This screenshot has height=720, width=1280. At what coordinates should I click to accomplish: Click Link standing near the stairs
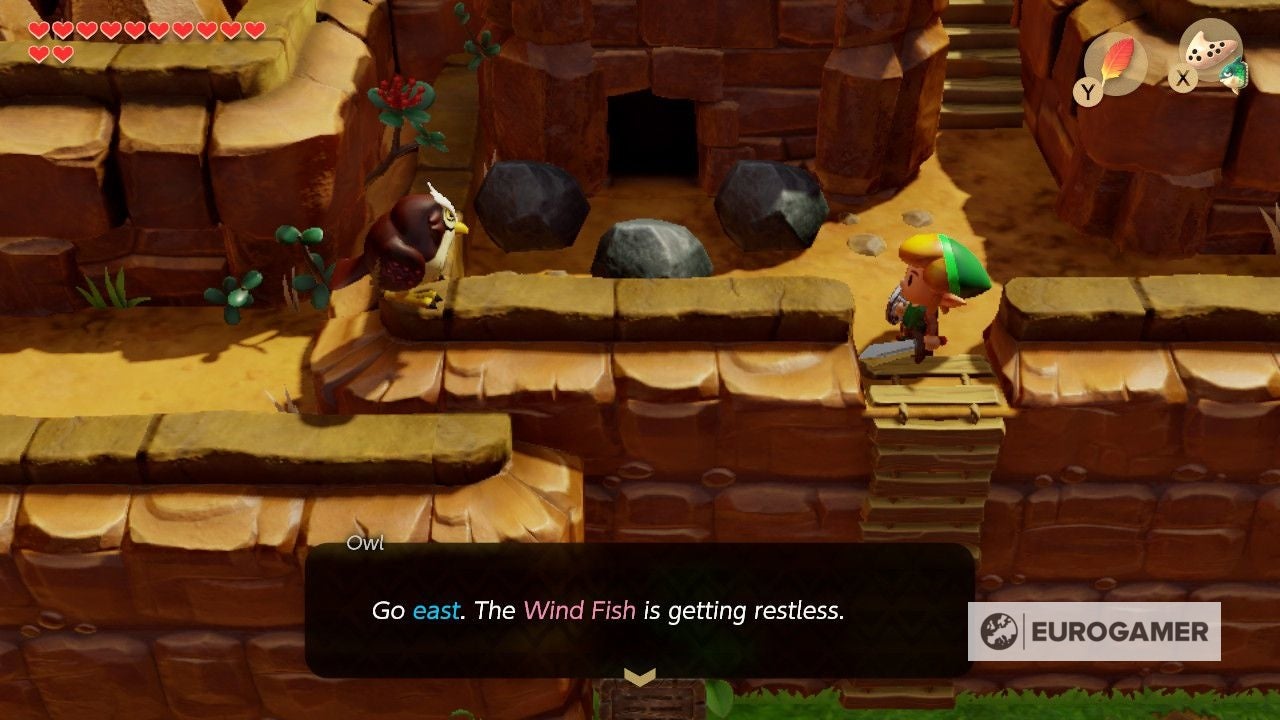[x=930, y=300]
